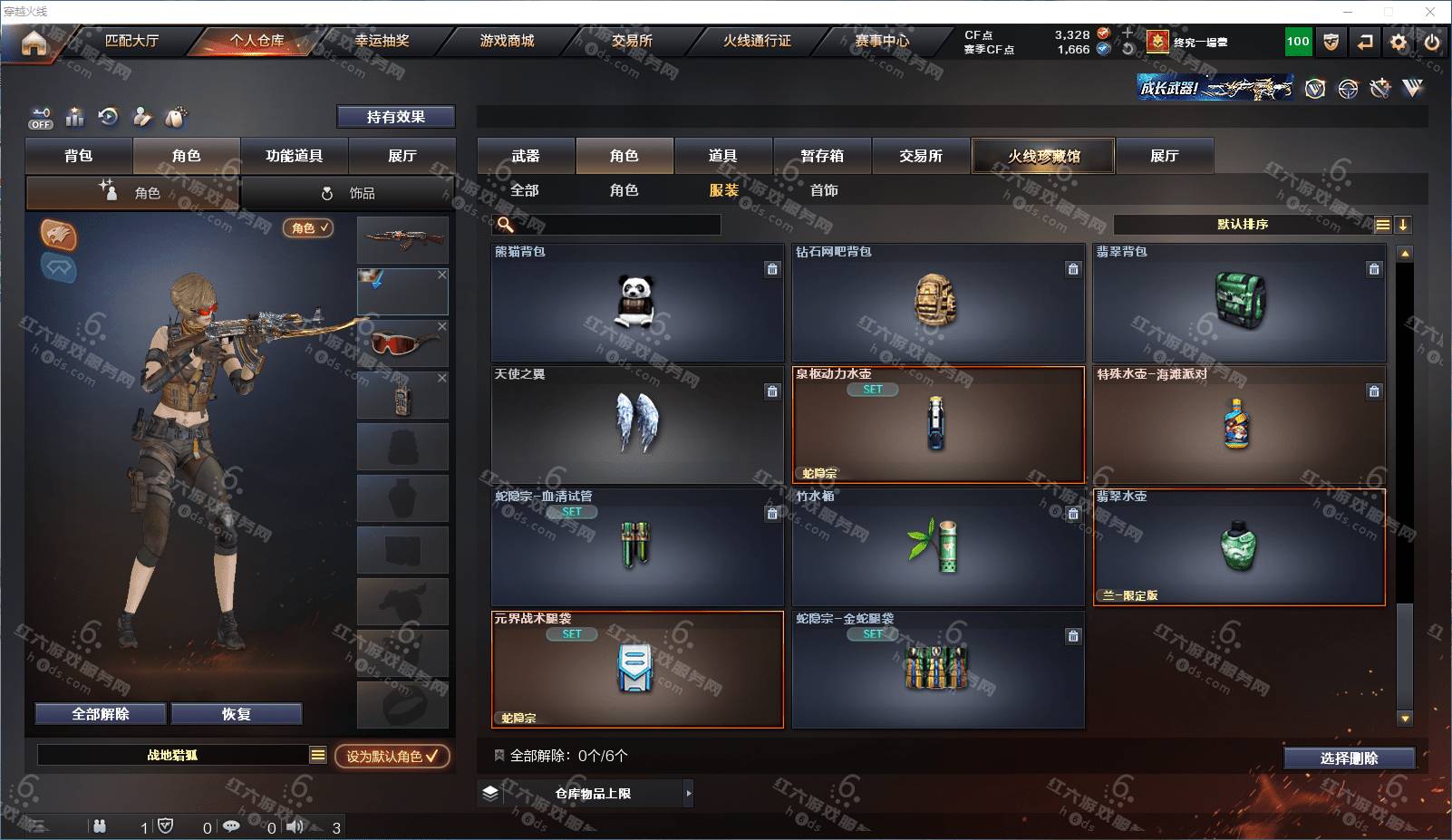Click the 持有效果 button
The height and width of the screenshot is (840, 1452).
395,117
